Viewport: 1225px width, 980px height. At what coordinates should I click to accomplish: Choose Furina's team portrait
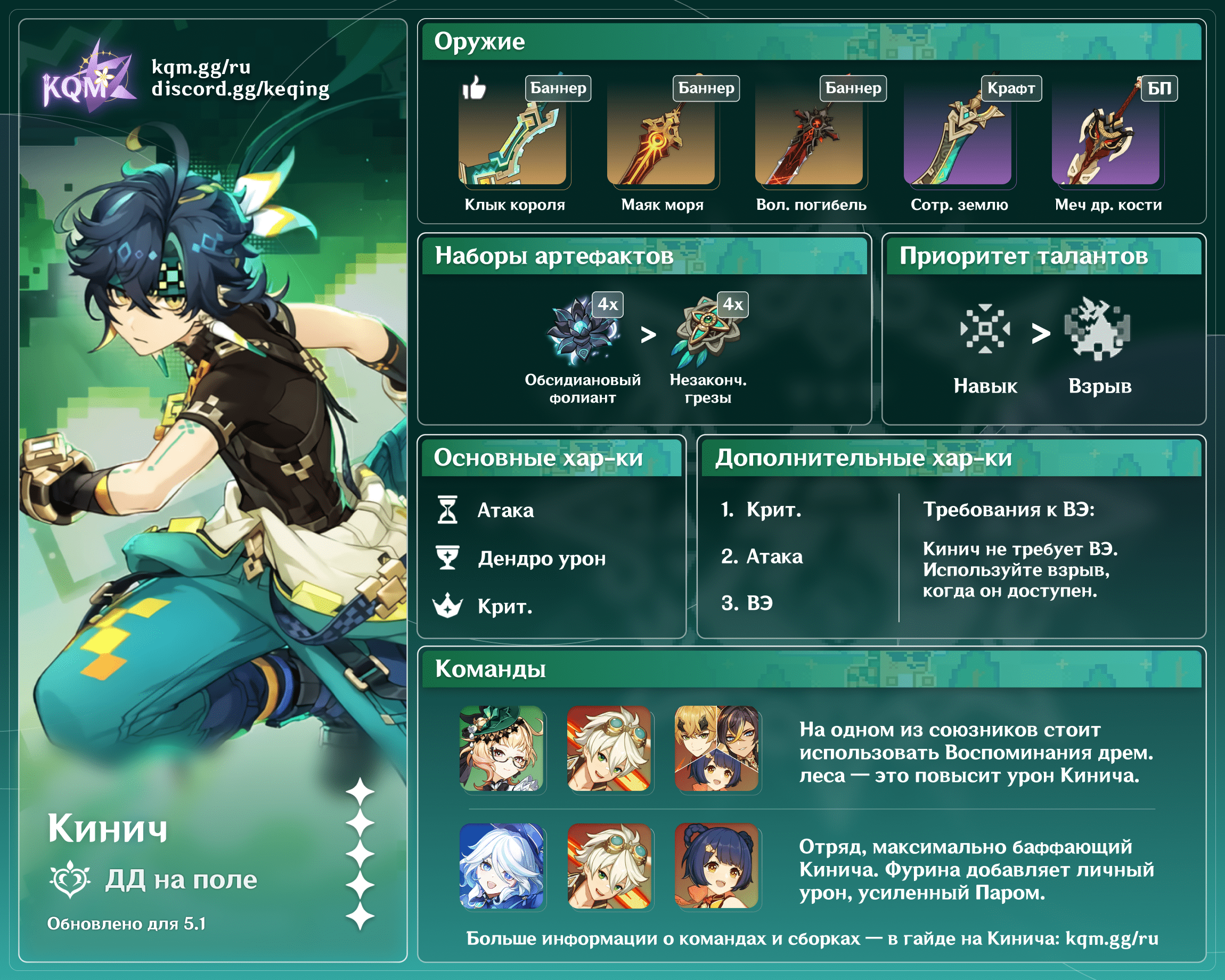(x=502, y=866)
